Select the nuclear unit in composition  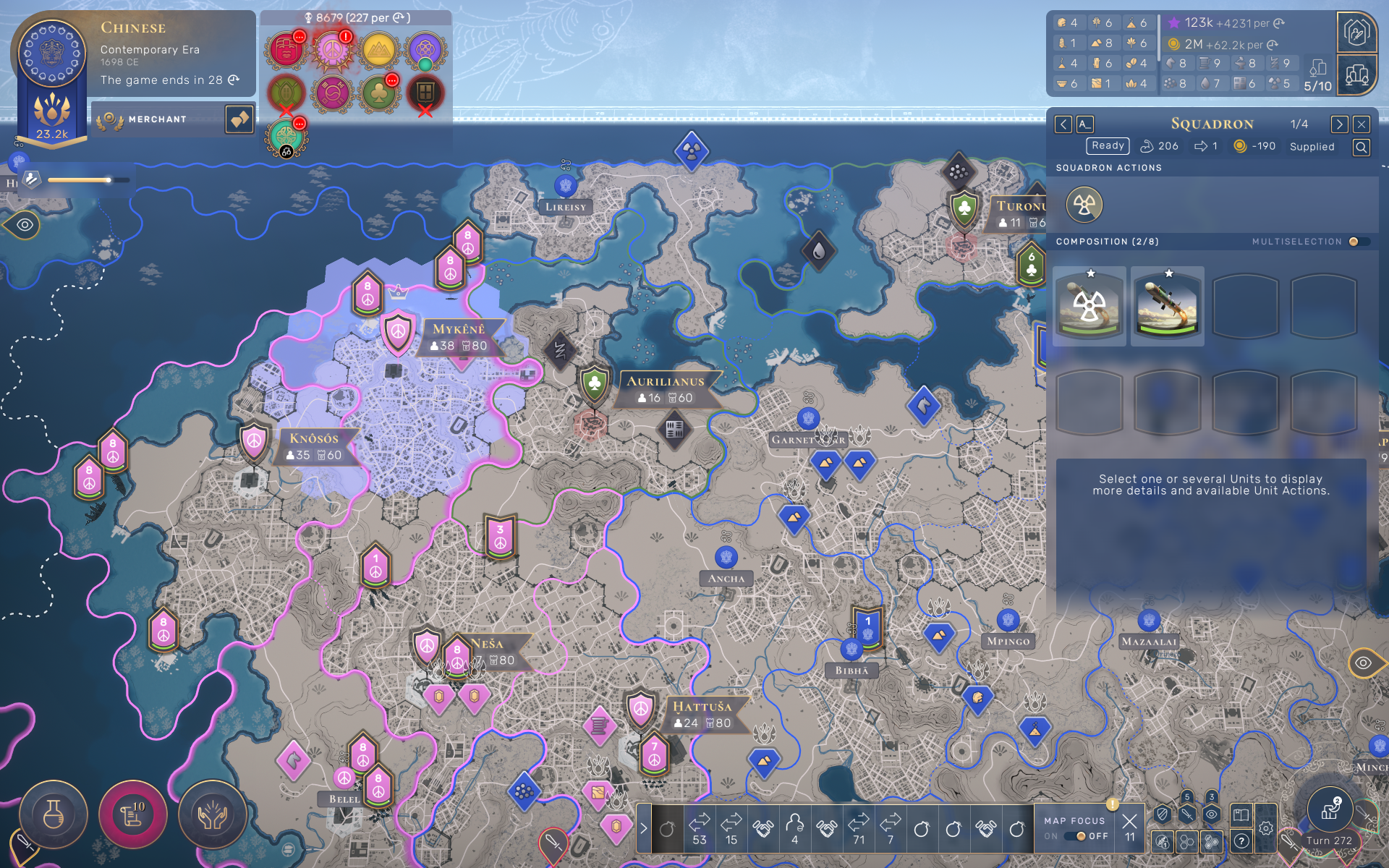(1089, 306)
